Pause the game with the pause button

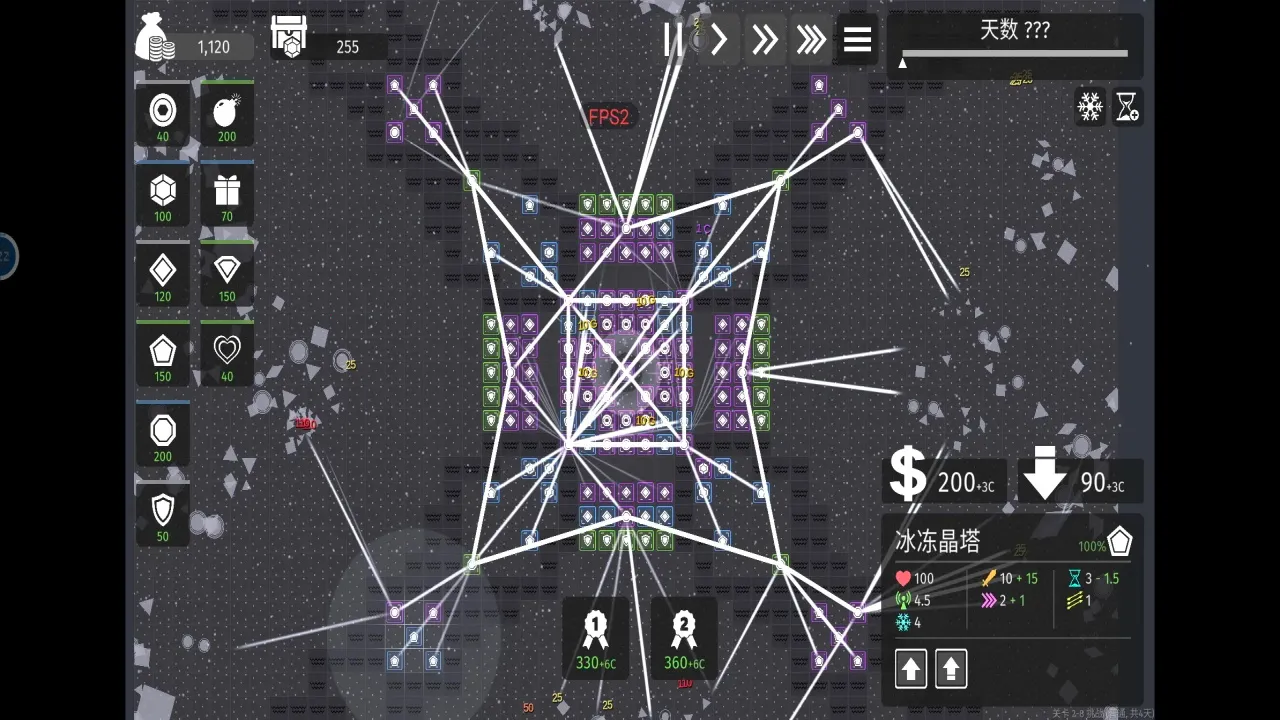[673, 40]
